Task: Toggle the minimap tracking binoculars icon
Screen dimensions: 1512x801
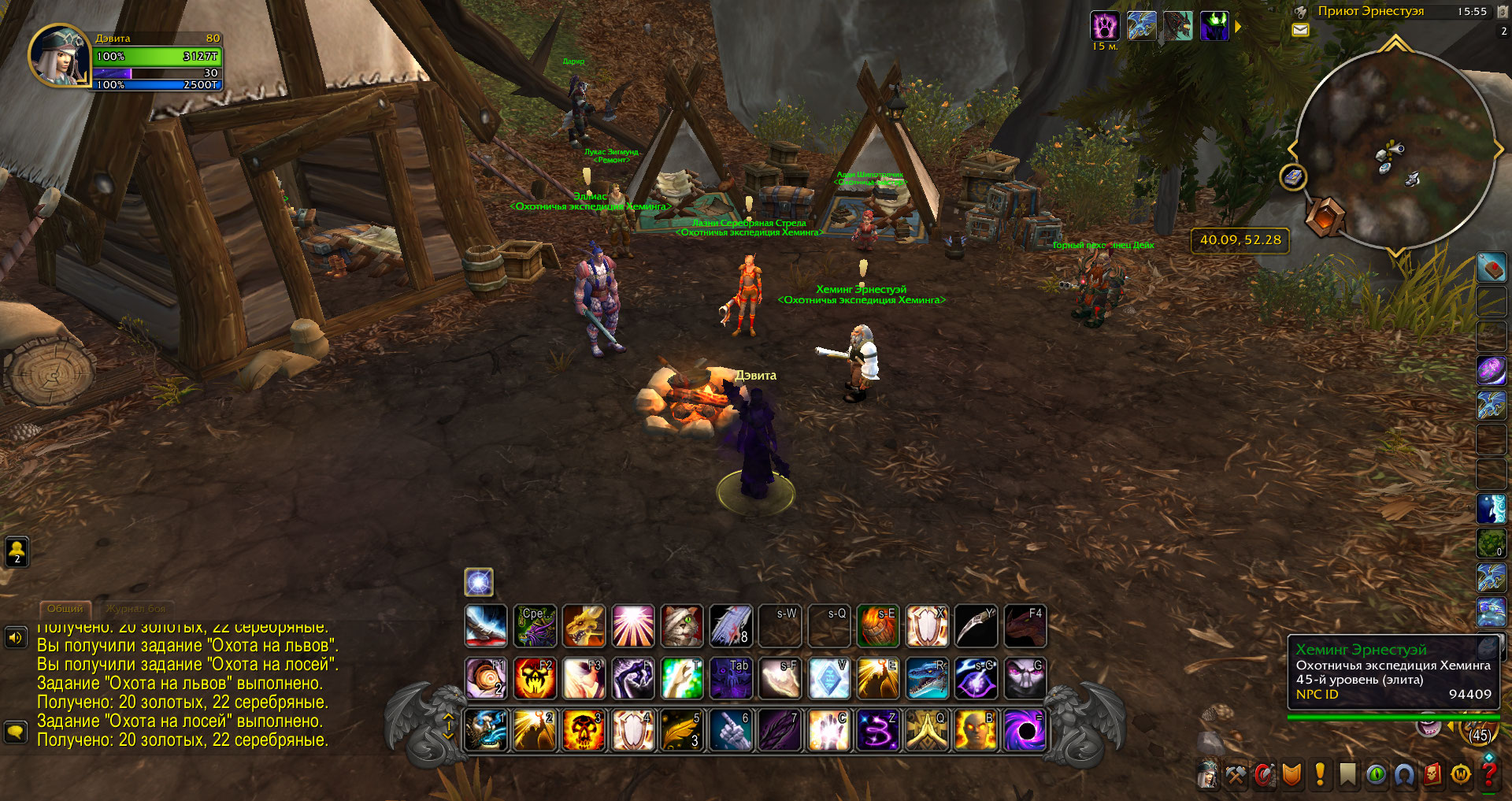Action: tap(1301, 12)
